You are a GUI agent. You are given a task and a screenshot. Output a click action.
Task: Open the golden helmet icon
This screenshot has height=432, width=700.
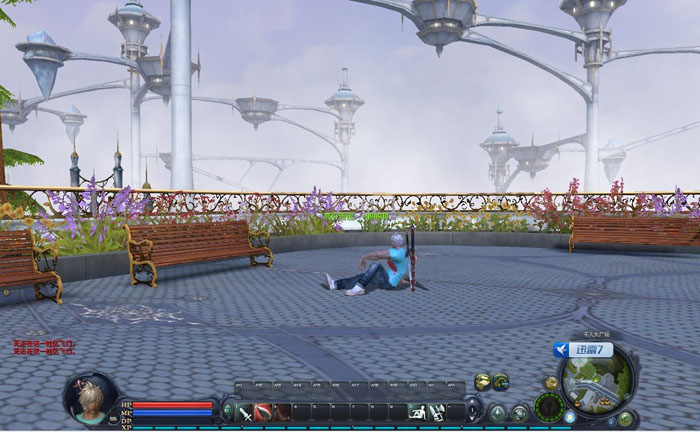click(x=482, y=381)
